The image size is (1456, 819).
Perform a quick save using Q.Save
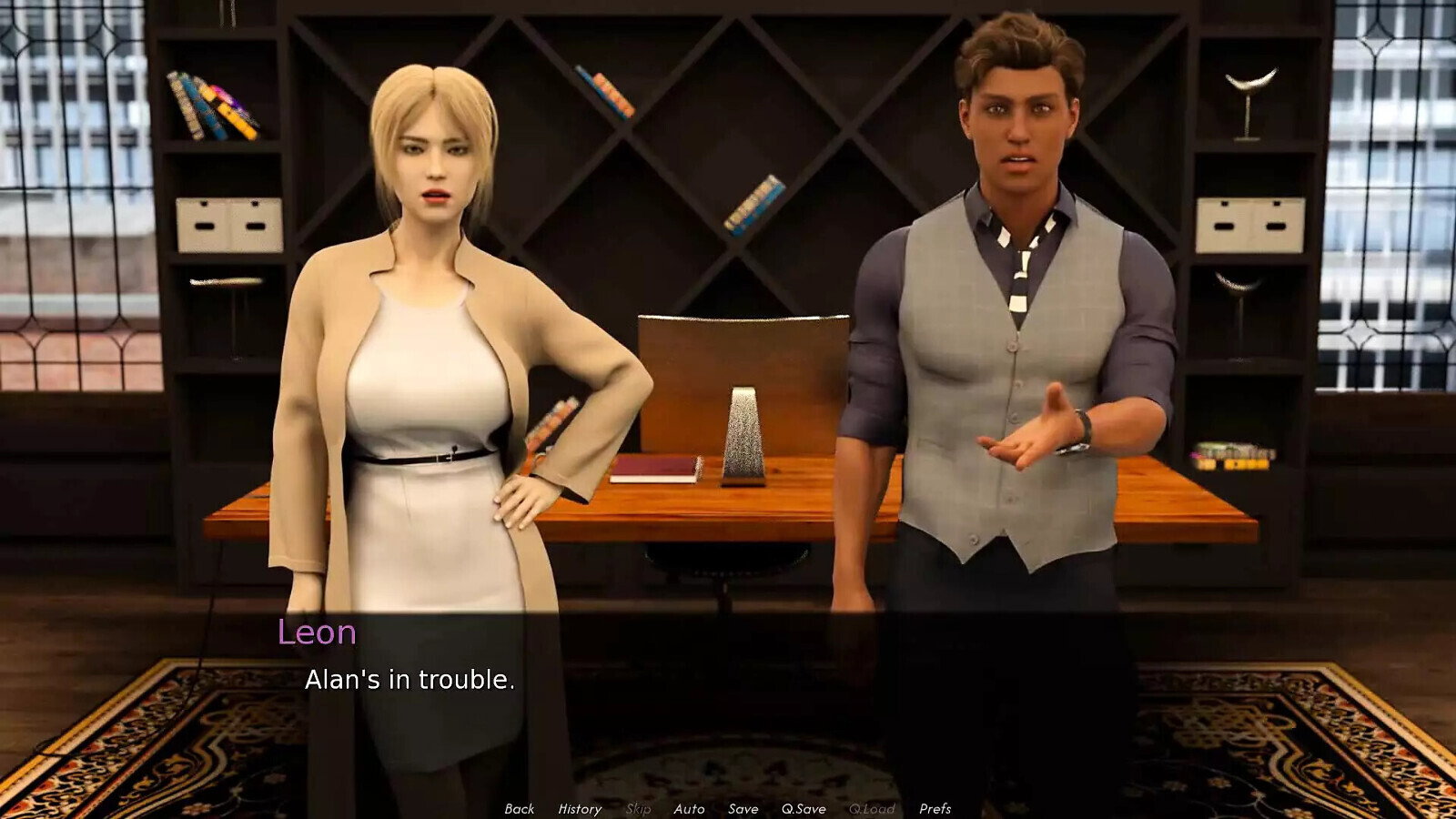coord(803,808)
